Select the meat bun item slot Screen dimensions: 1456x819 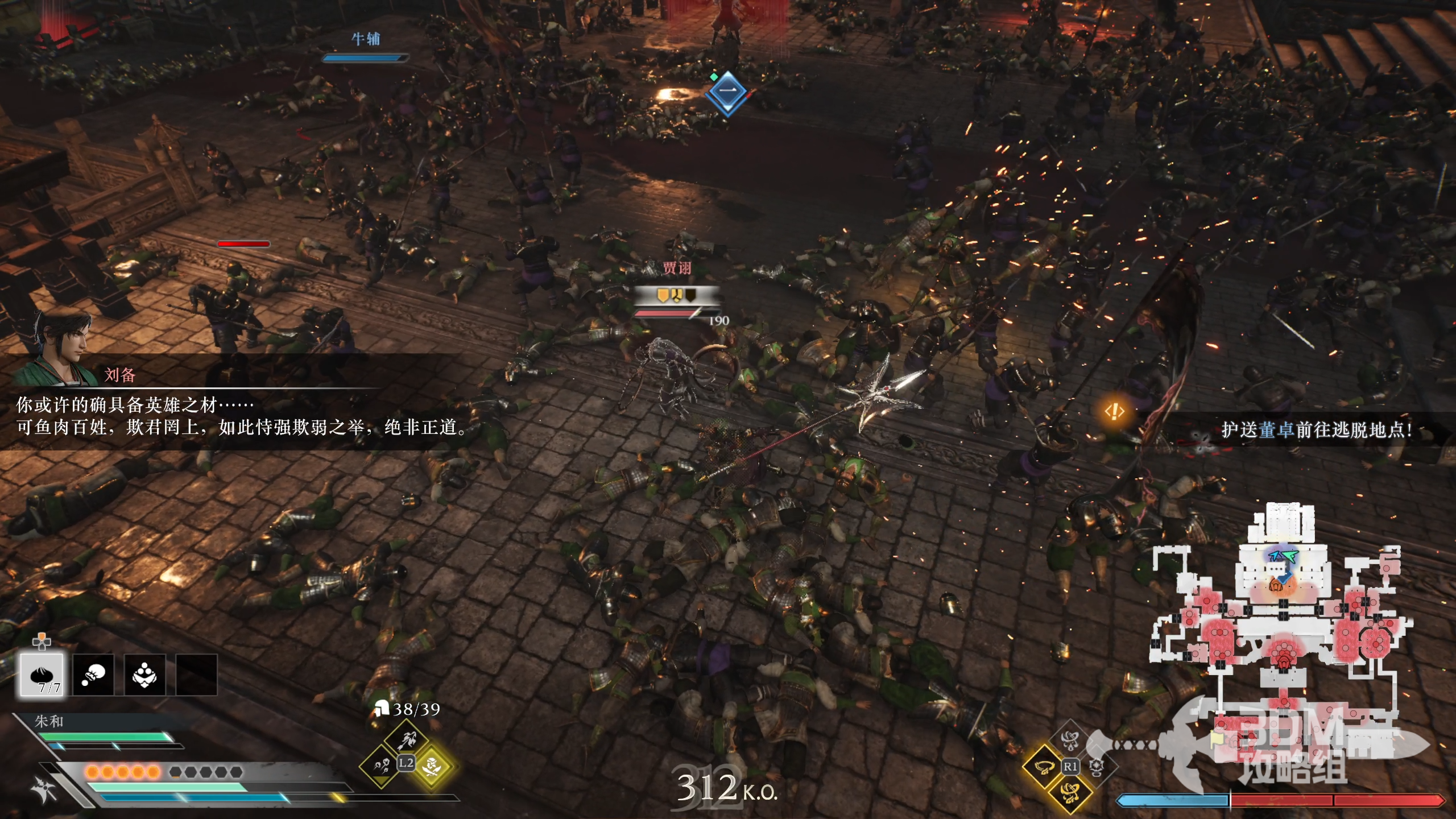42,675
